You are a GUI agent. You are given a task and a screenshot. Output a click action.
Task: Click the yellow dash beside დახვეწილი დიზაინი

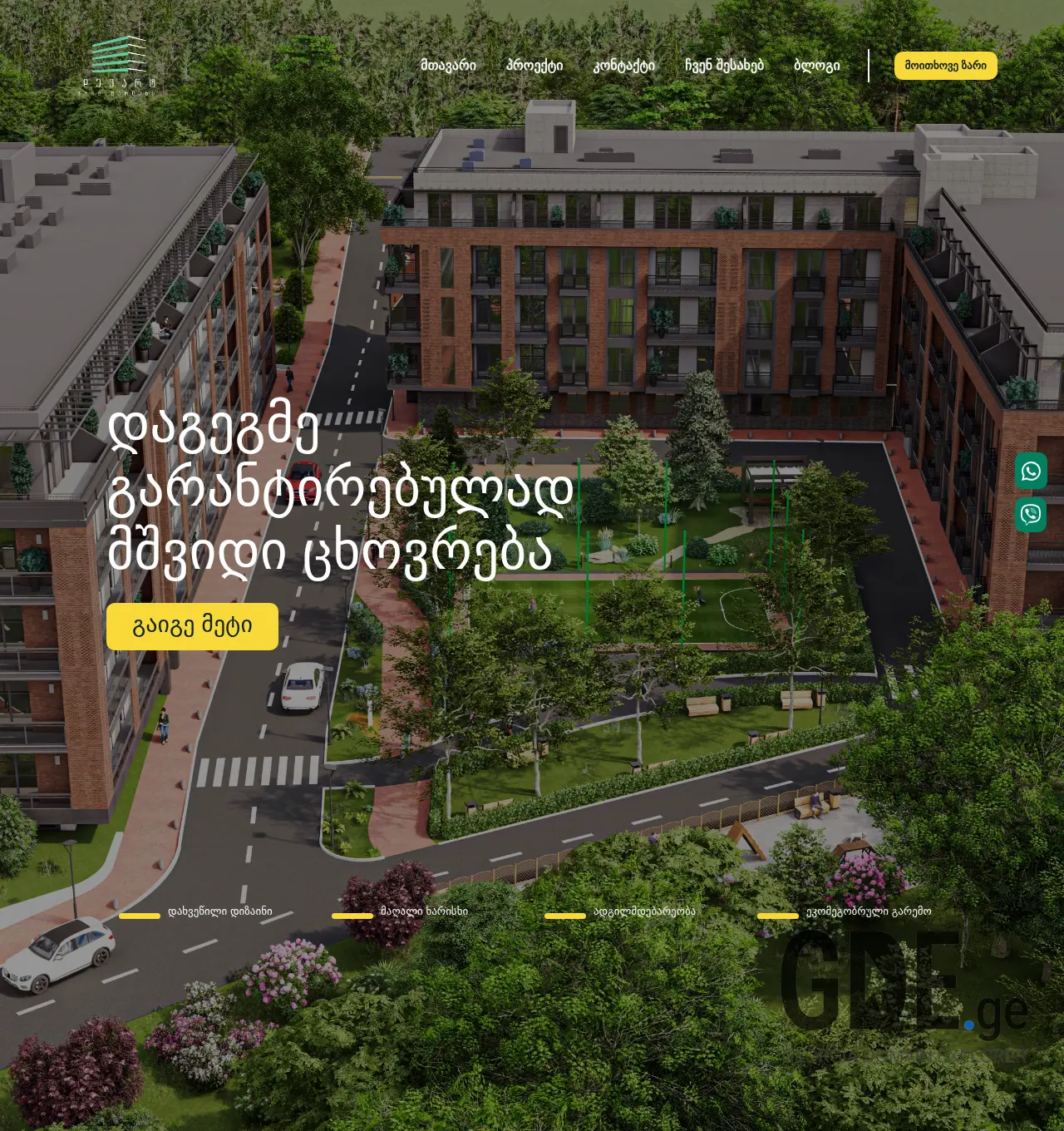pos(138,916)
